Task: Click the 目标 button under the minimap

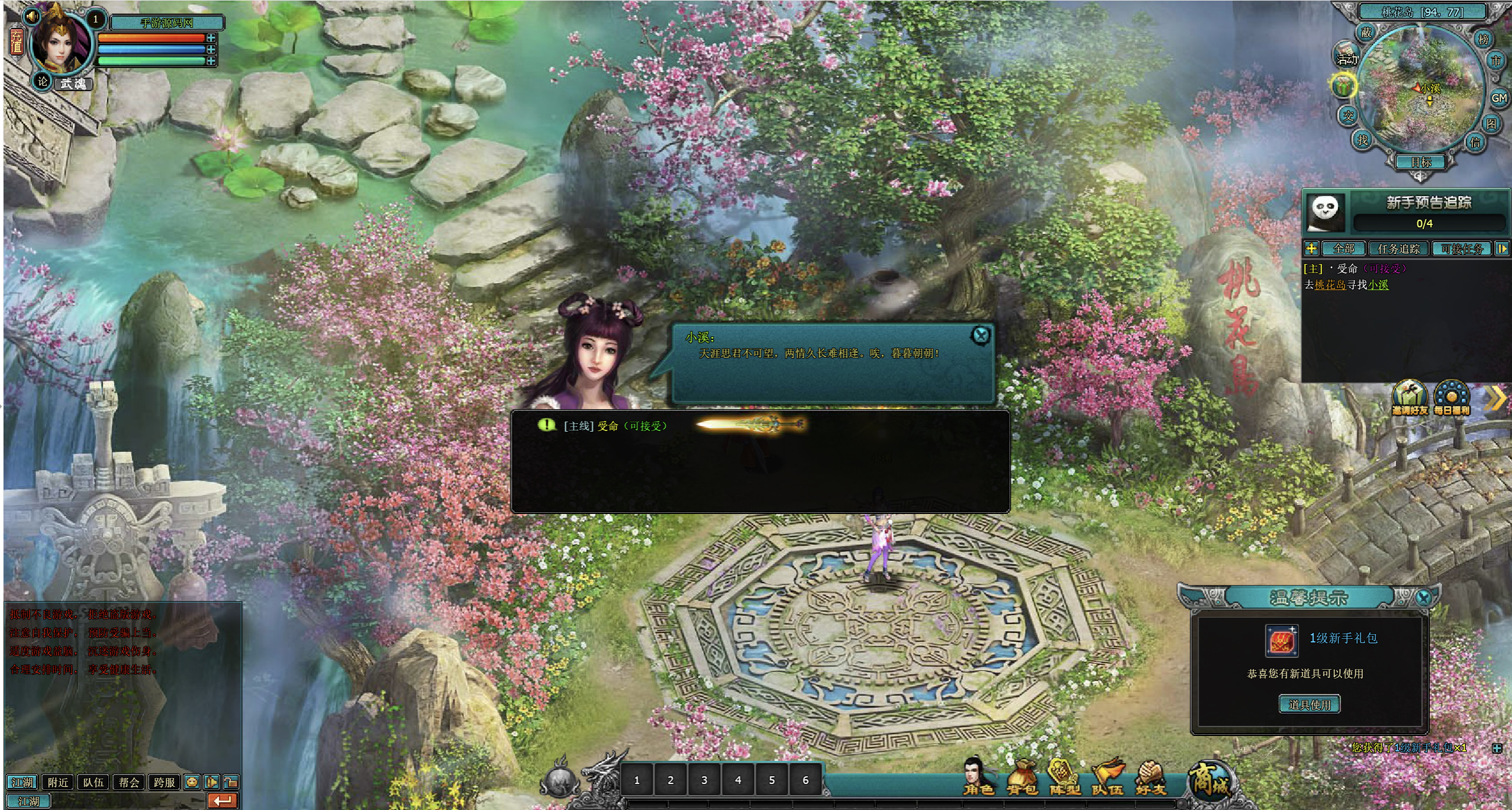Action: [1421, 162]
